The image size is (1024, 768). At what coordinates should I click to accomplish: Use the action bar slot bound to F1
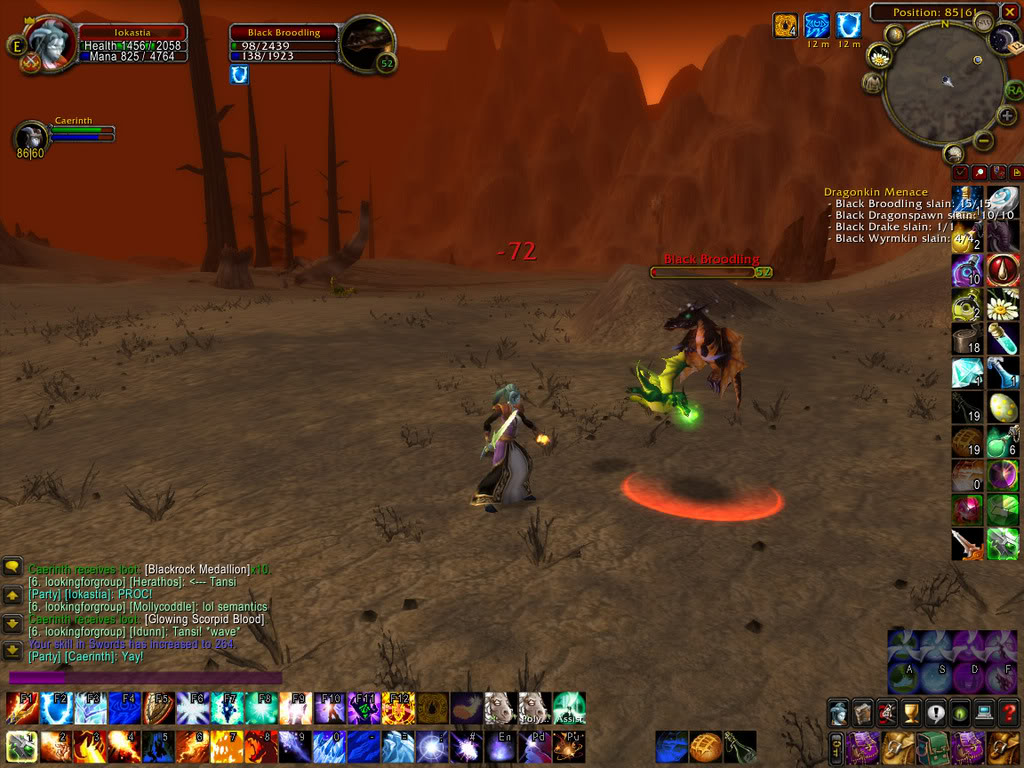[x=22, y=708]
